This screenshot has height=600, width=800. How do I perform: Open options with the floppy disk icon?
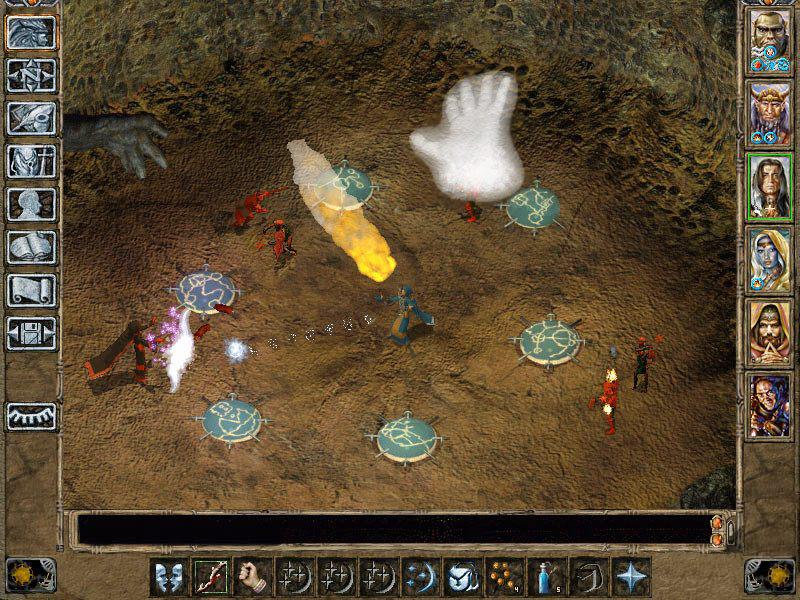tap(30, 332)
